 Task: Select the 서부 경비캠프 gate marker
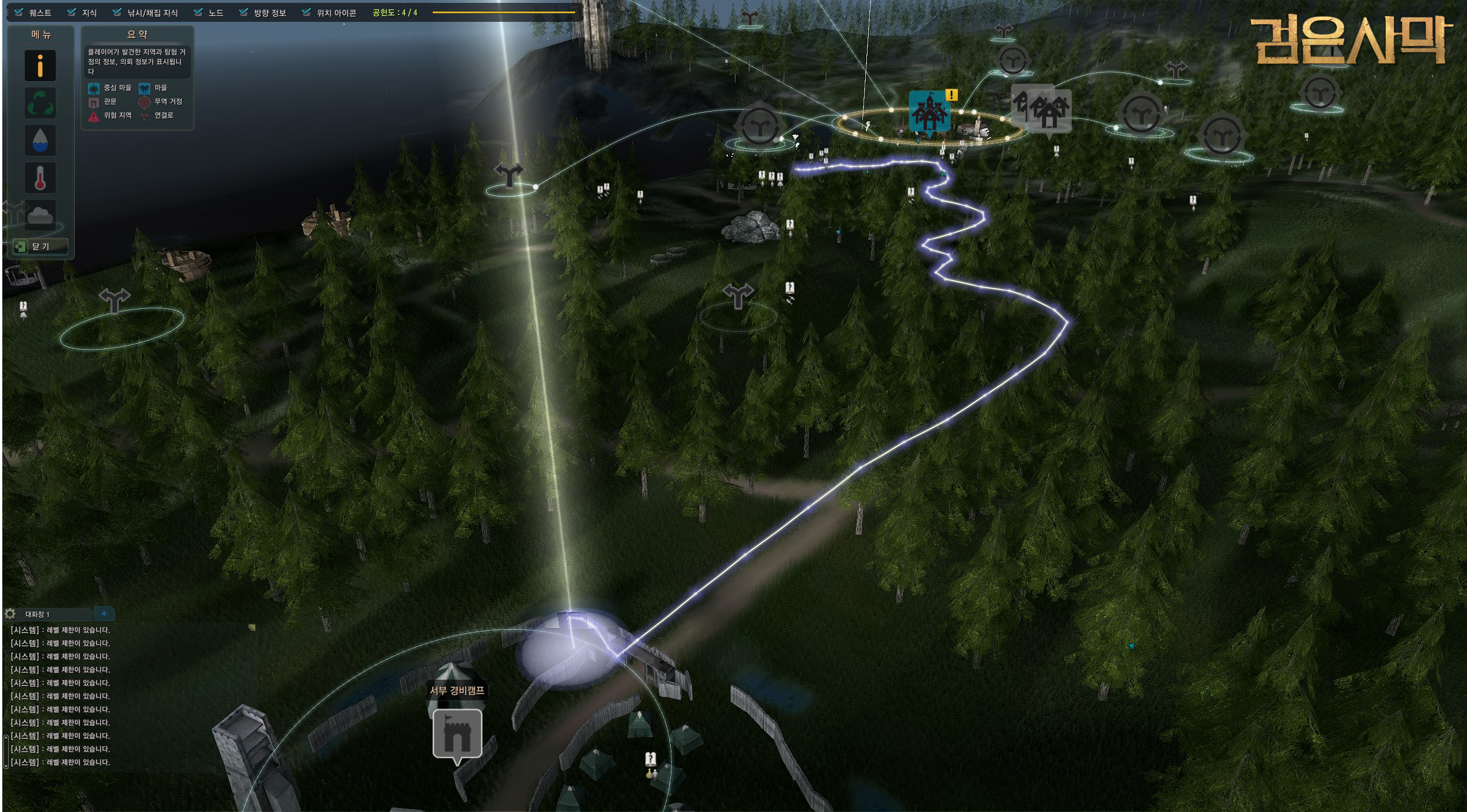click(x=457, y=734)
